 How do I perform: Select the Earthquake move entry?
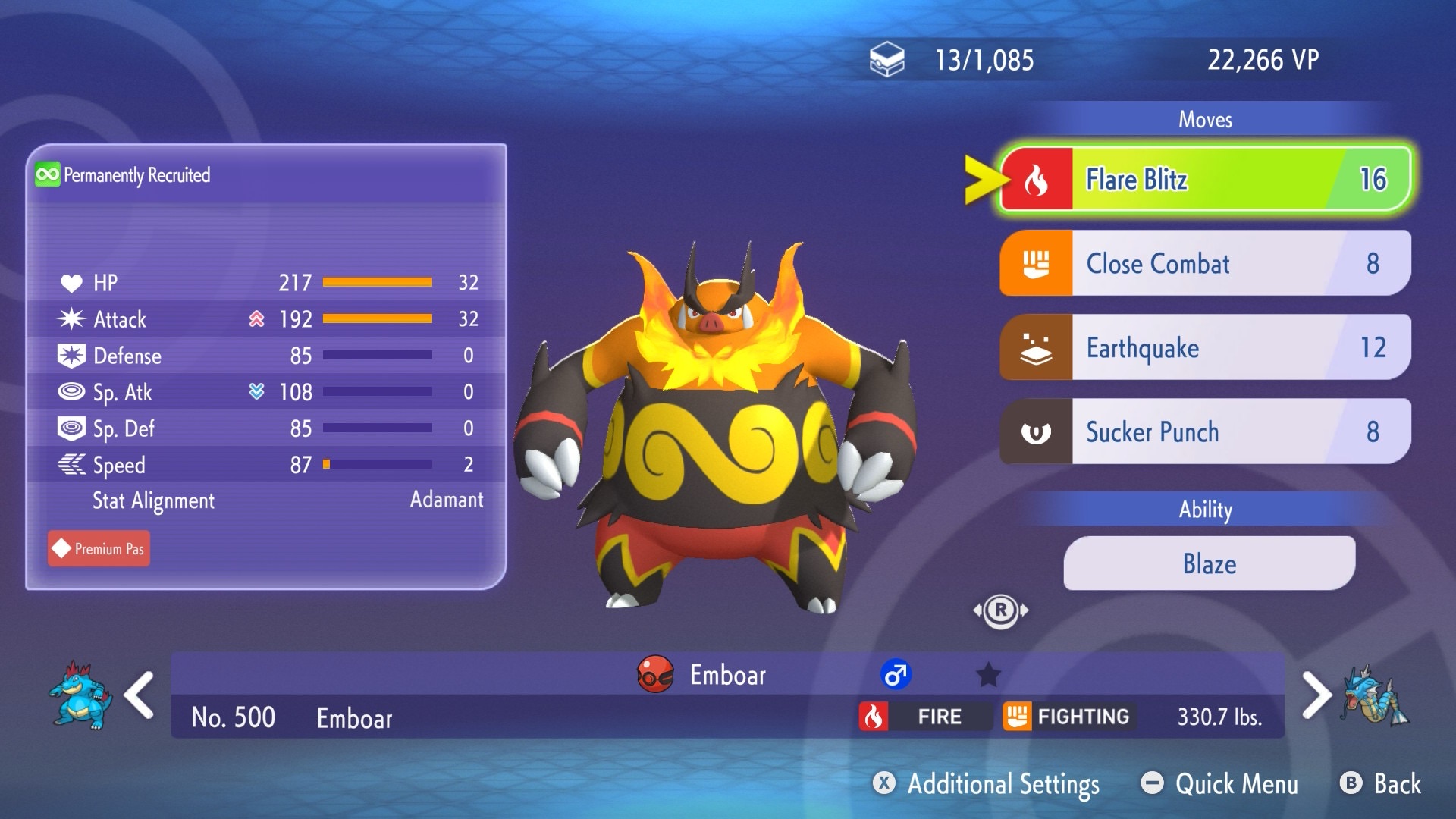(1204, 348)
